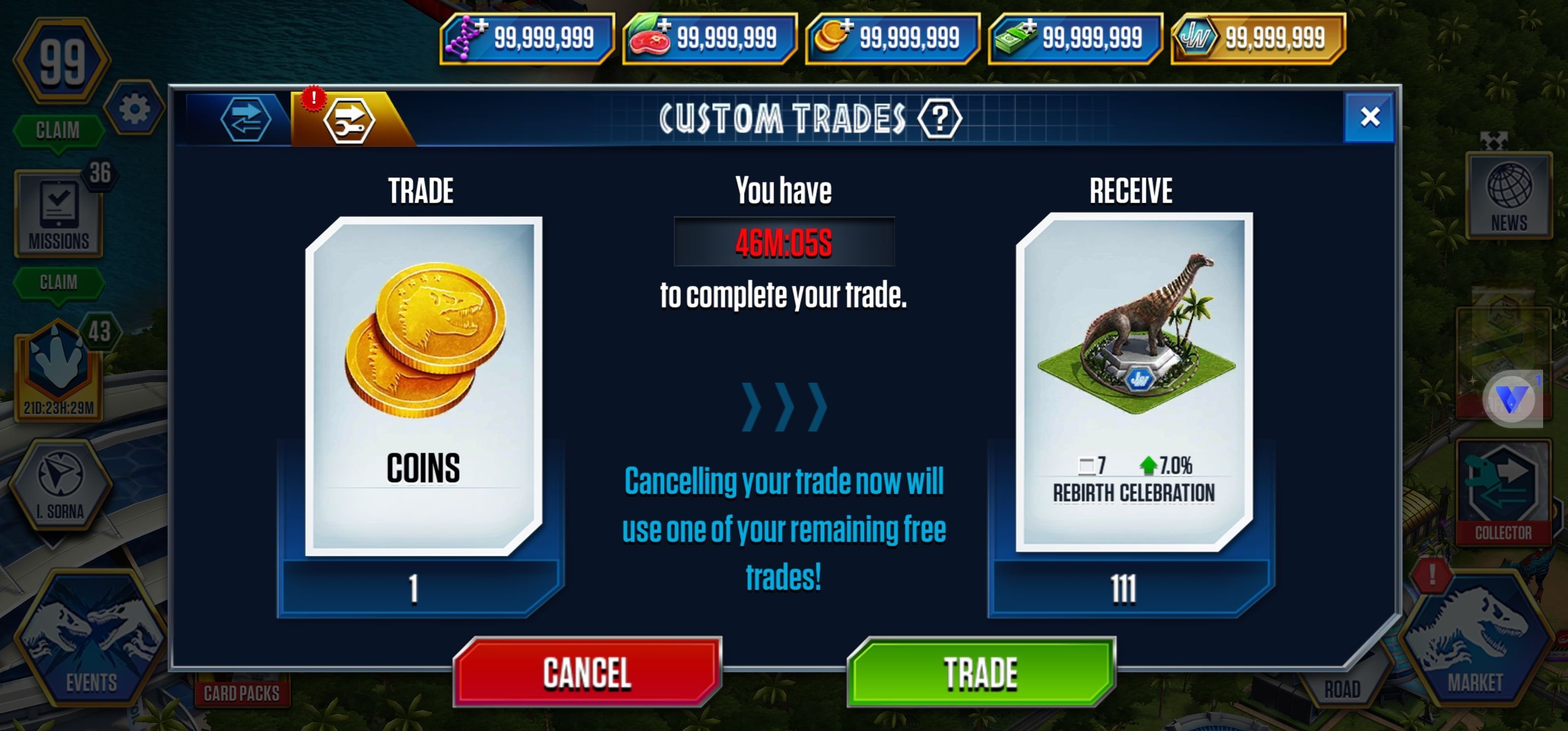Open the Missions panel
1568x731 pixels.
[59, 213]
